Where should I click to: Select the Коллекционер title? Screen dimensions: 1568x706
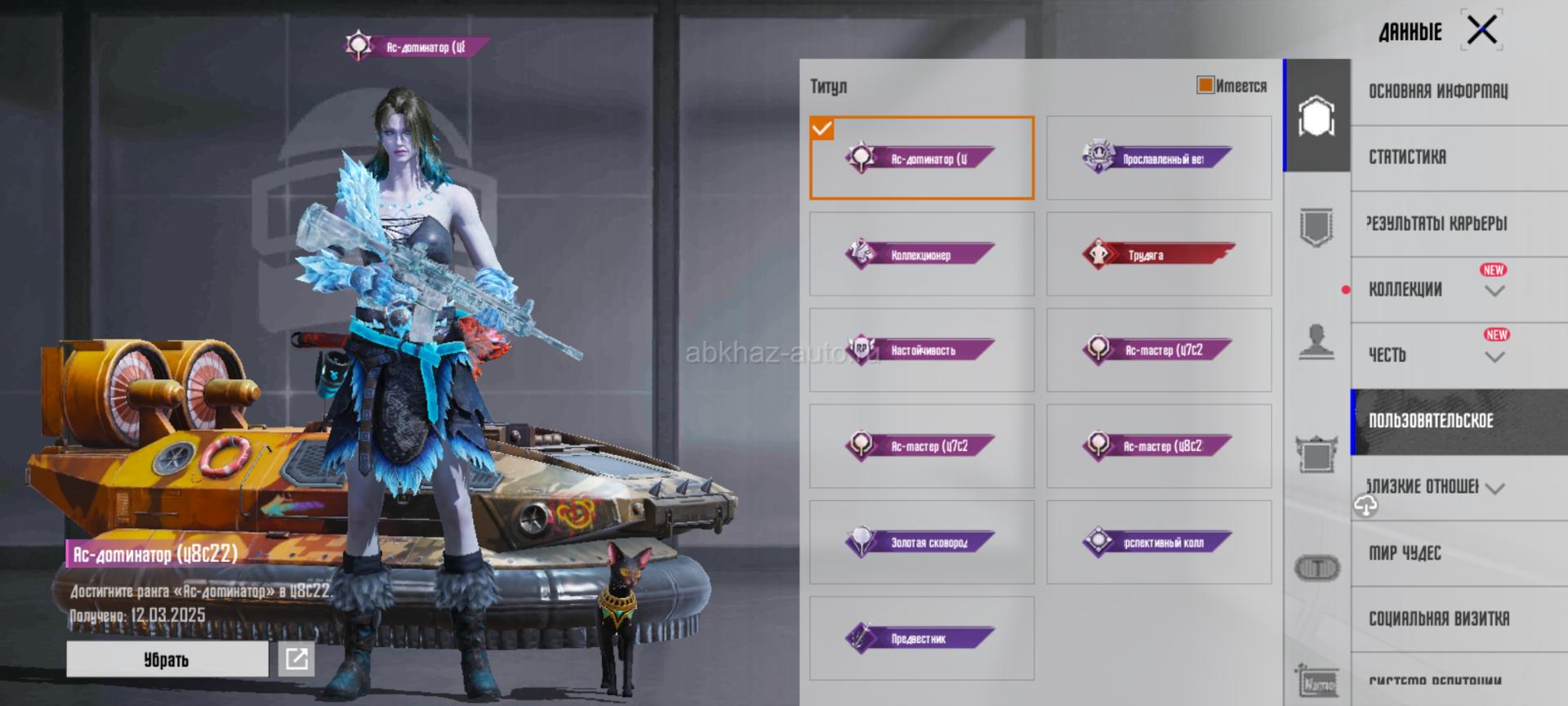click(921, 254)
